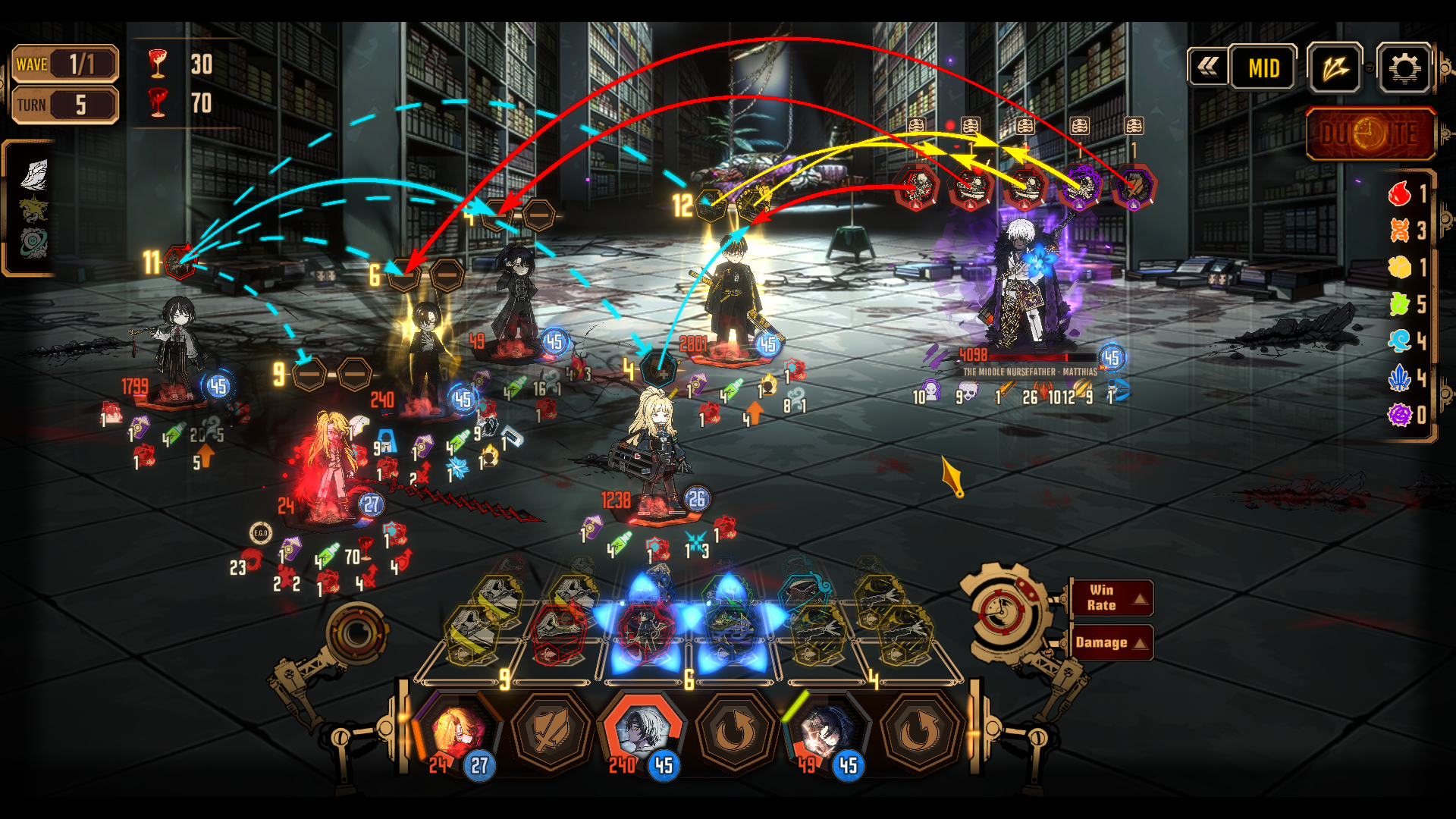The width and height of the screenshot is (1456, 819).
Task: Click the red clock button under settings
Action: (1370, 134)
